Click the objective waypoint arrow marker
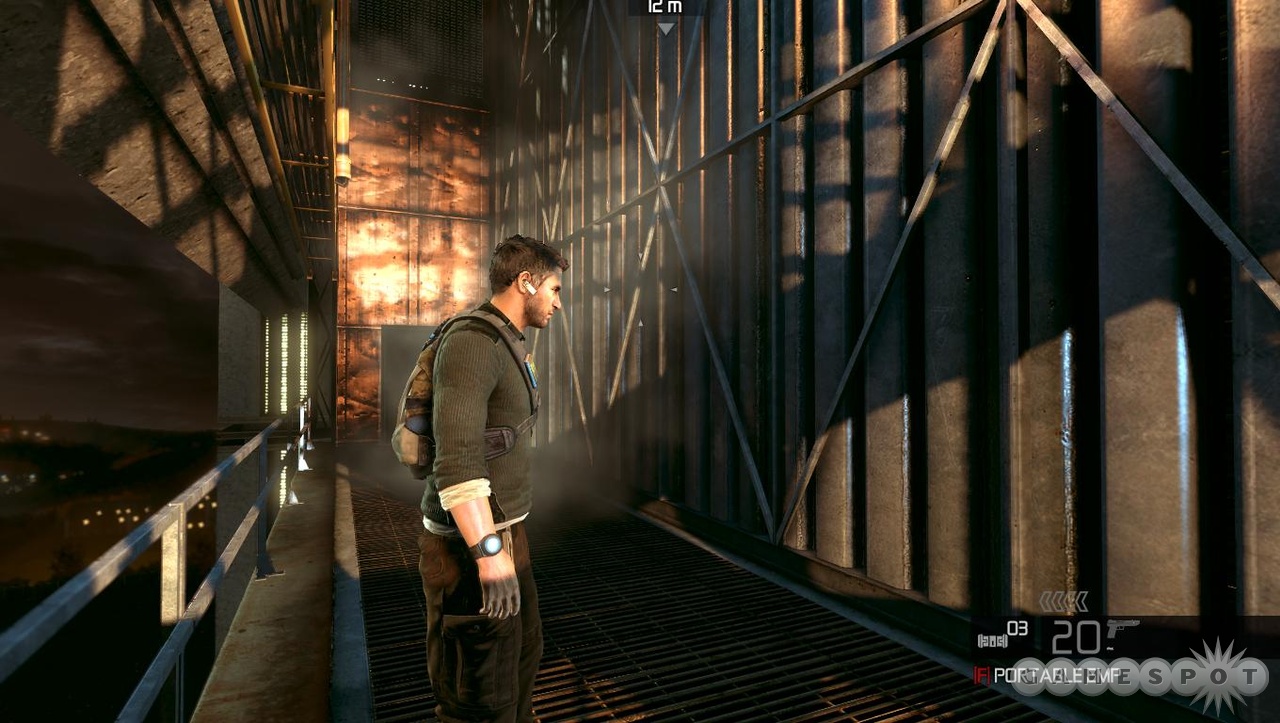This screenshot has width=1280, height=723. pyautogui.click(x=666, y=29)
